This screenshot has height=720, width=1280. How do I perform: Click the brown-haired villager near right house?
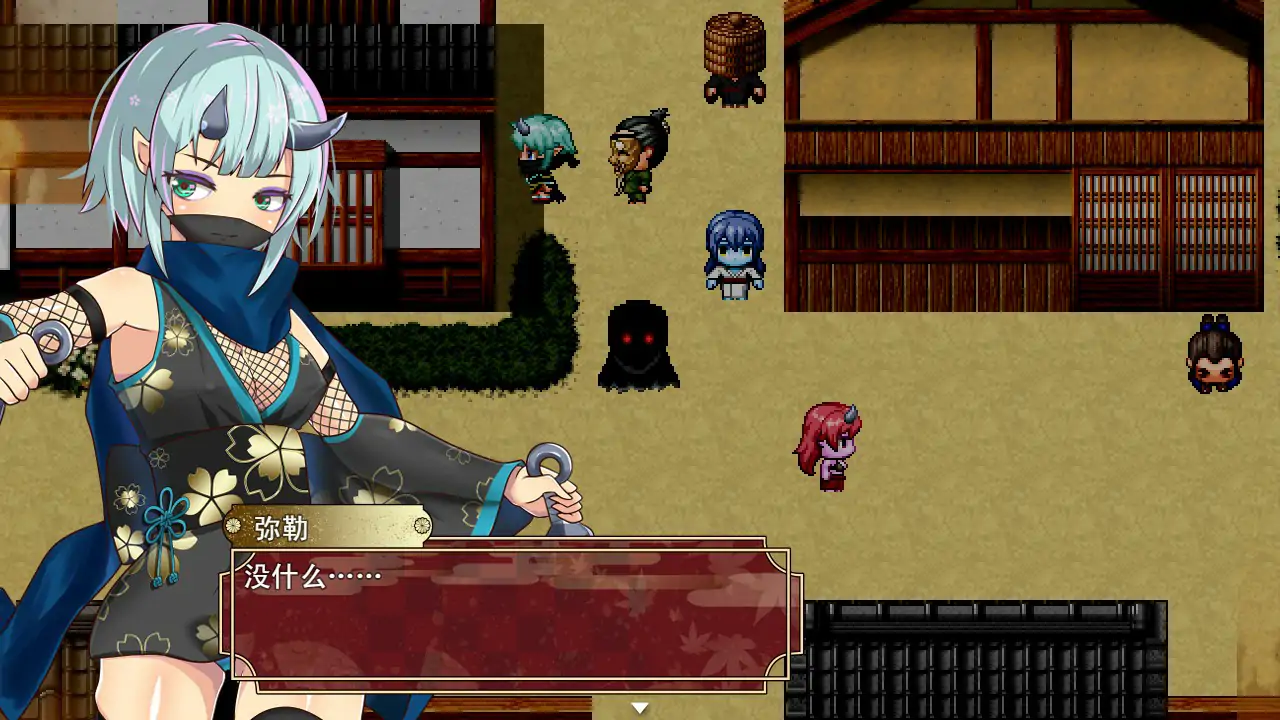(1213, 355)
